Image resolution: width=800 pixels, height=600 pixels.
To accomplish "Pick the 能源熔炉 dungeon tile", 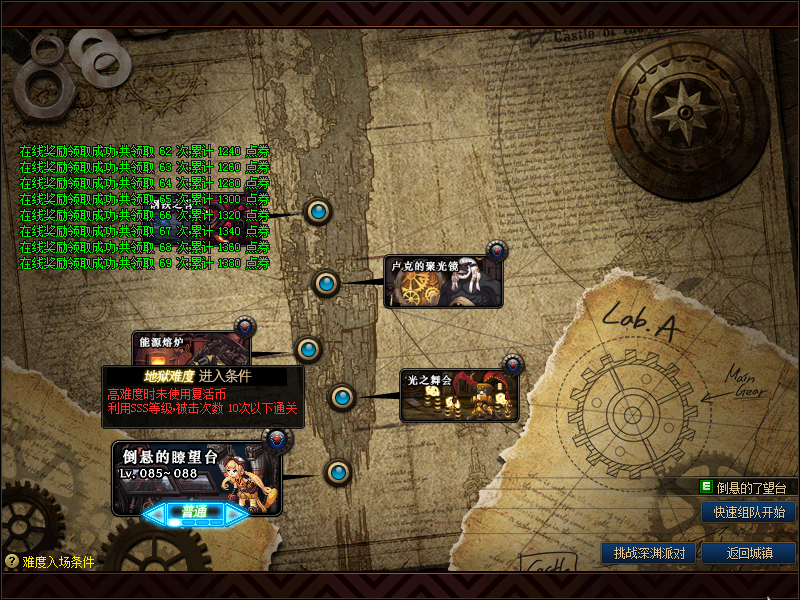I will (190, 350).
